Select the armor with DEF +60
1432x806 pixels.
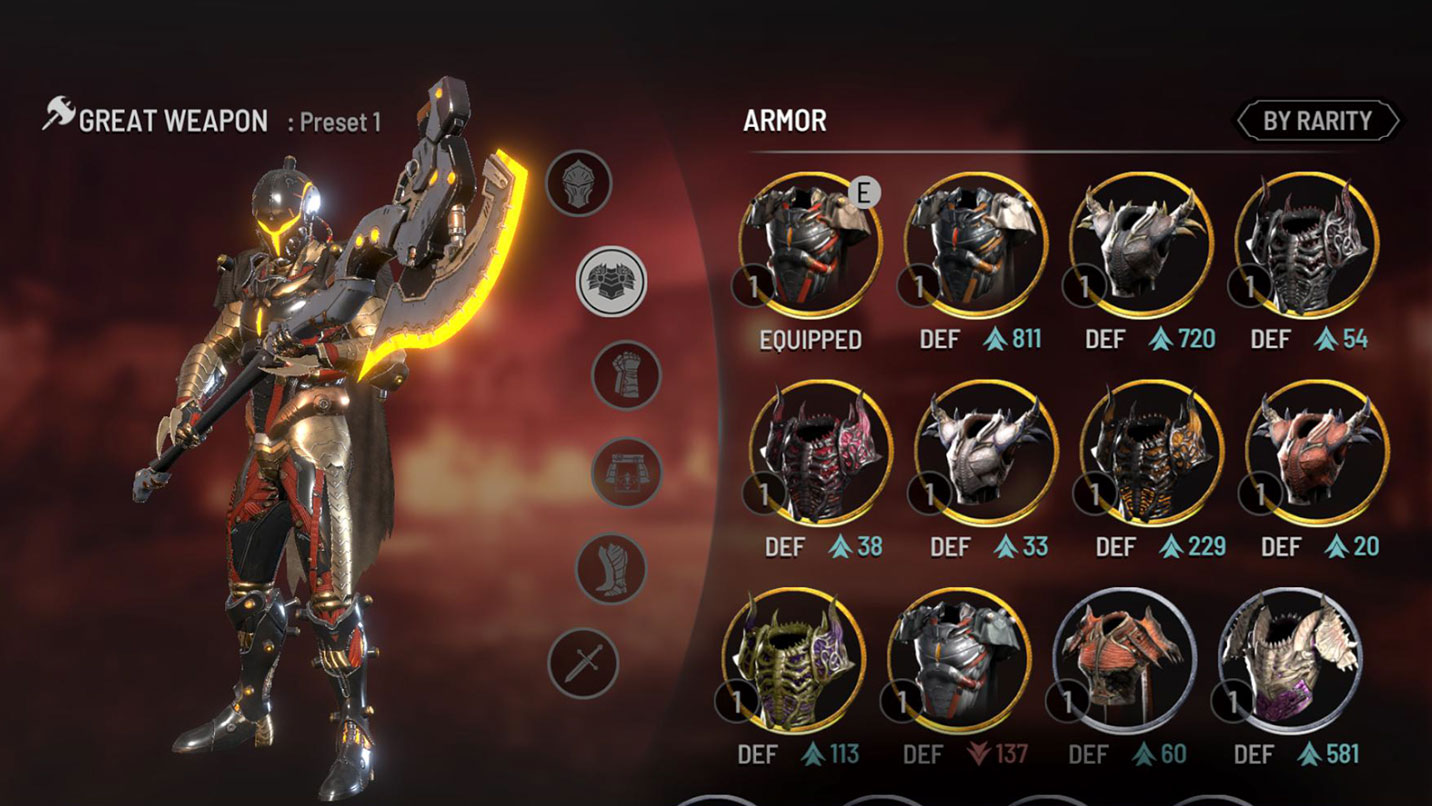[1126, 660]
